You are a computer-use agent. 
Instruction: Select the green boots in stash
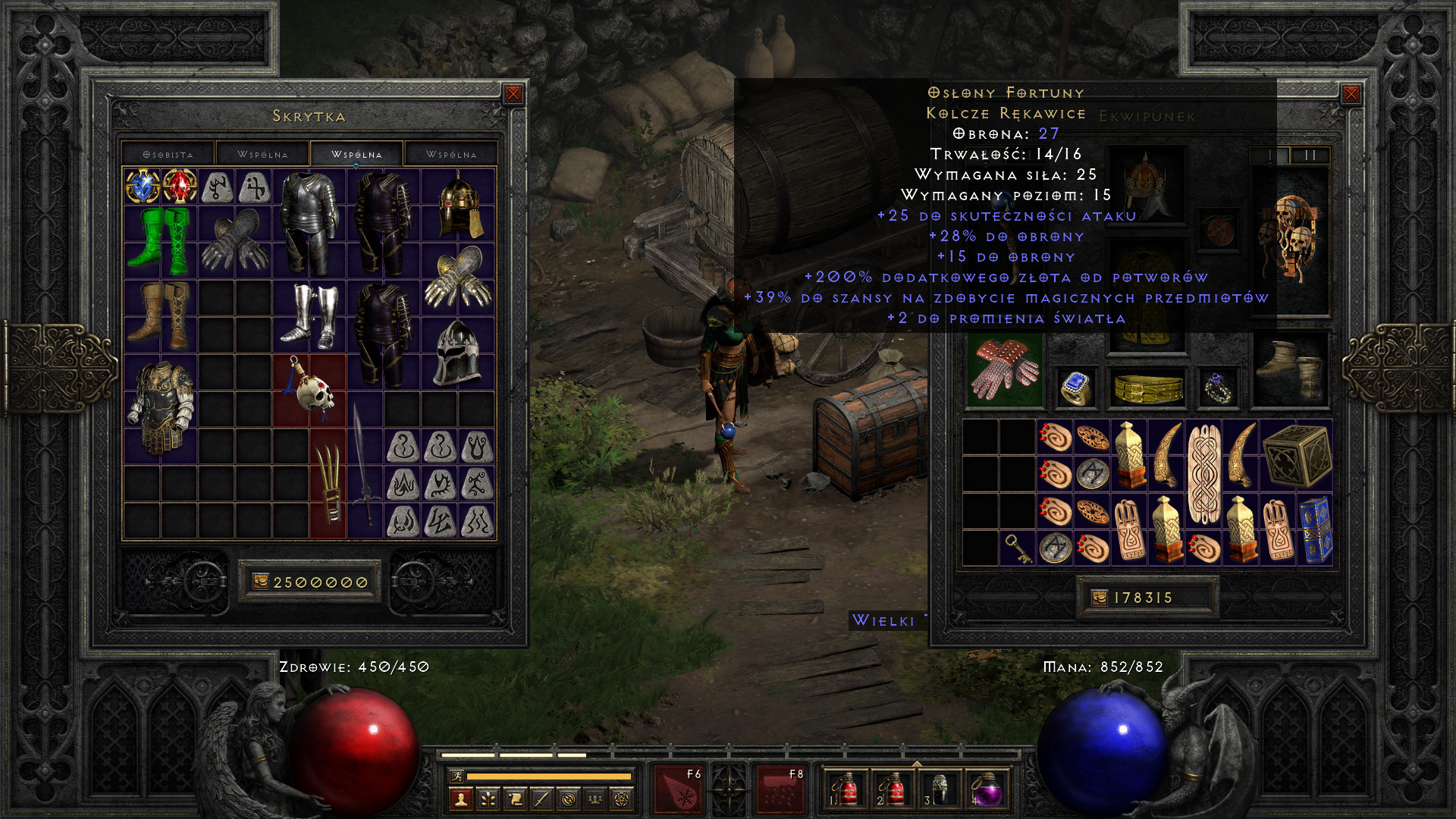(161, 241)
